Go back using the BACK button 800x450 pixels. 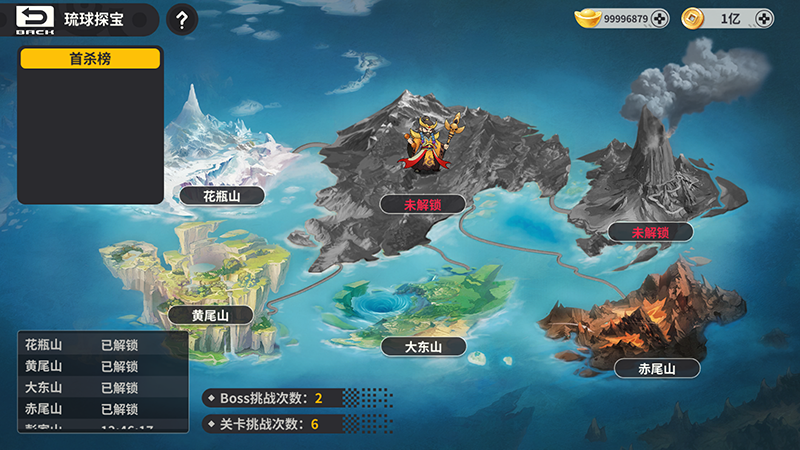click(34, 19)
